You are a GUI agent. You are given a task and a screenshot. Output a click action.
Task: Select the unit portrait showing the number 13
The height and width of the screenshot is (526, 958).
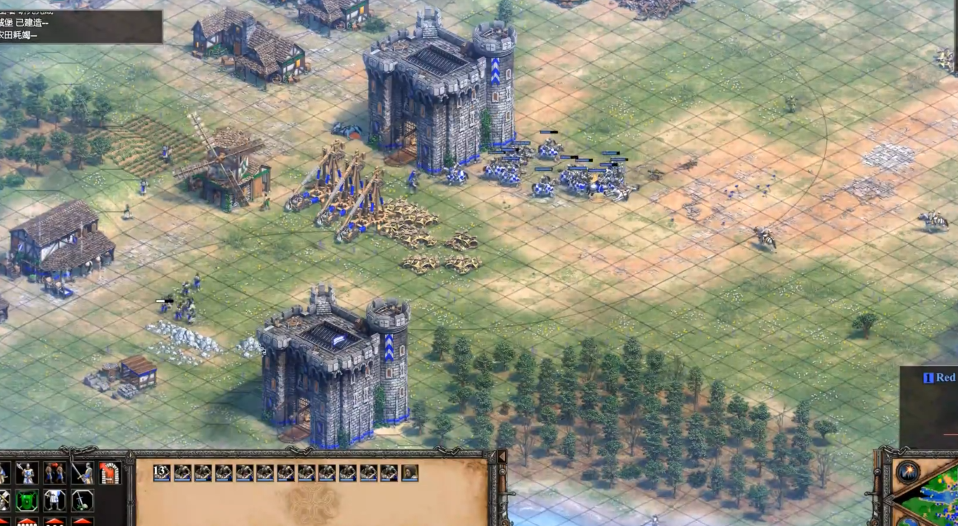point(162,473)
